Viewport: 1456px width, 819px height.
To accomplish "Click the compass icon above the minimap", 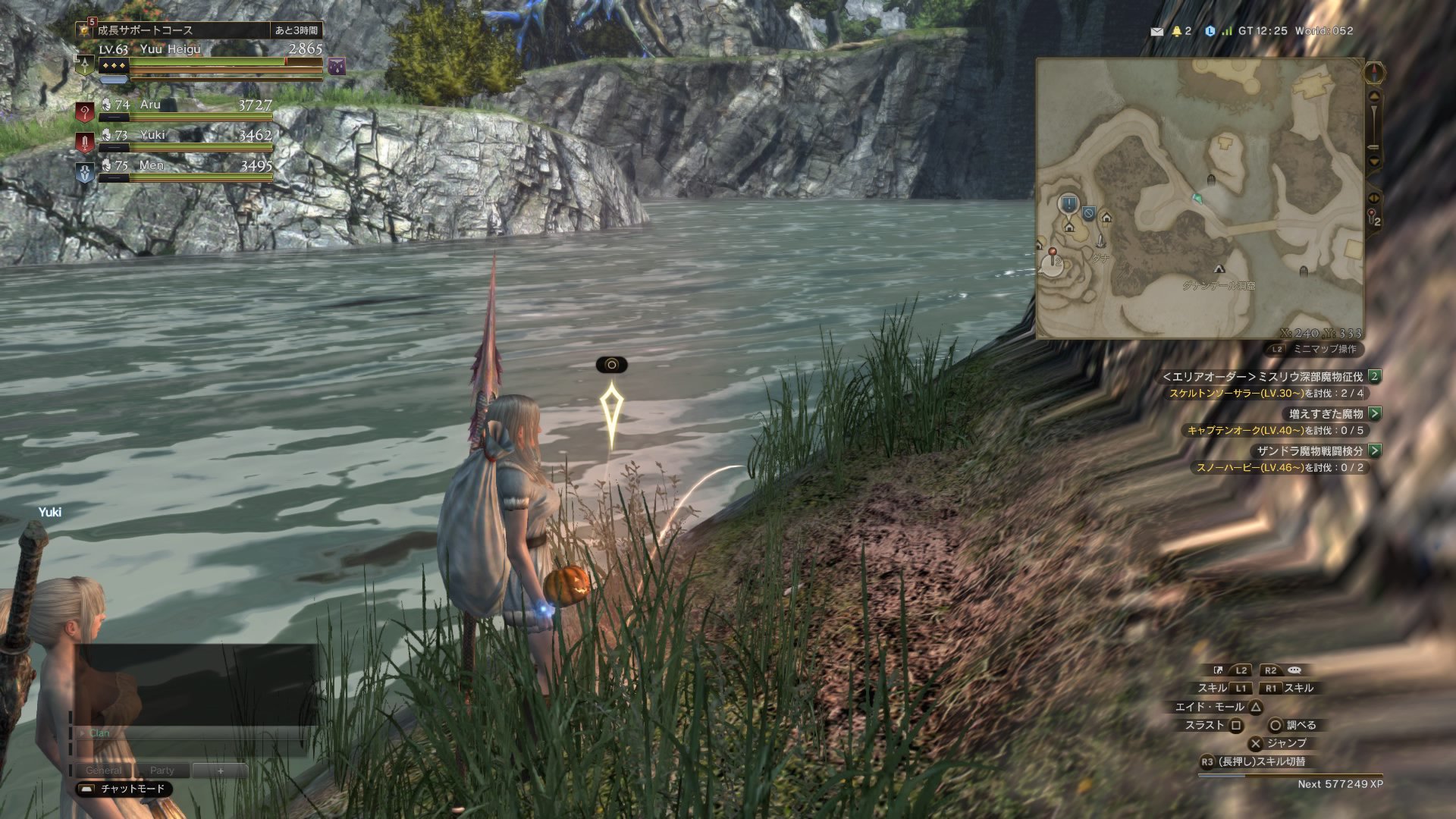I will 1374,73.
